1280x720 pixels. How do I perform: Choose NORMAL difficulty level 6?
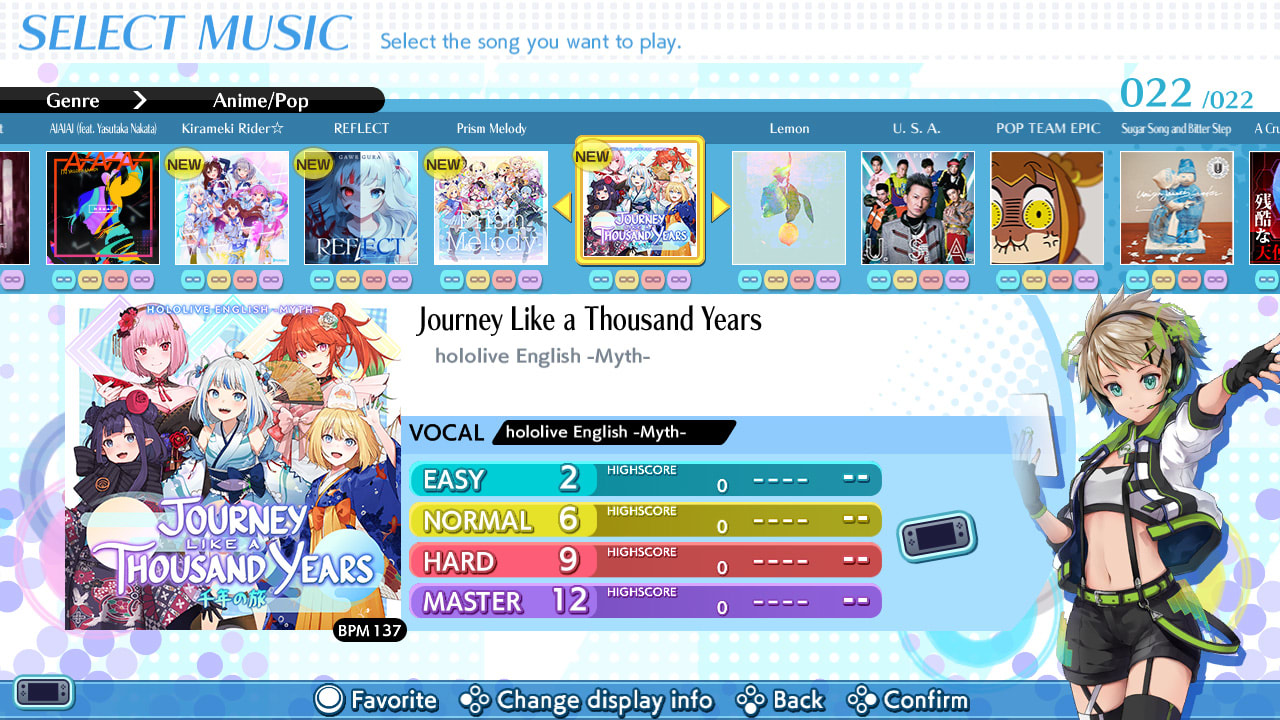tap(645, 520)
